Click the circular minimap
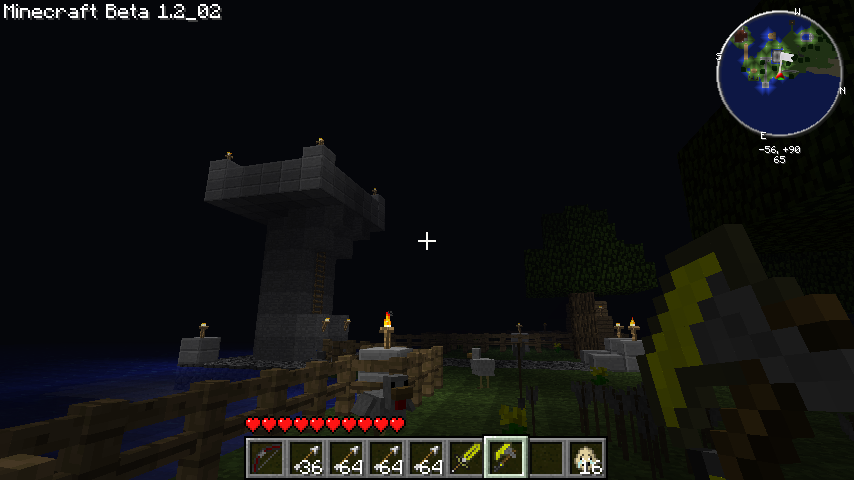The width and height of the screenshot is (854, 480). point(779,73)
